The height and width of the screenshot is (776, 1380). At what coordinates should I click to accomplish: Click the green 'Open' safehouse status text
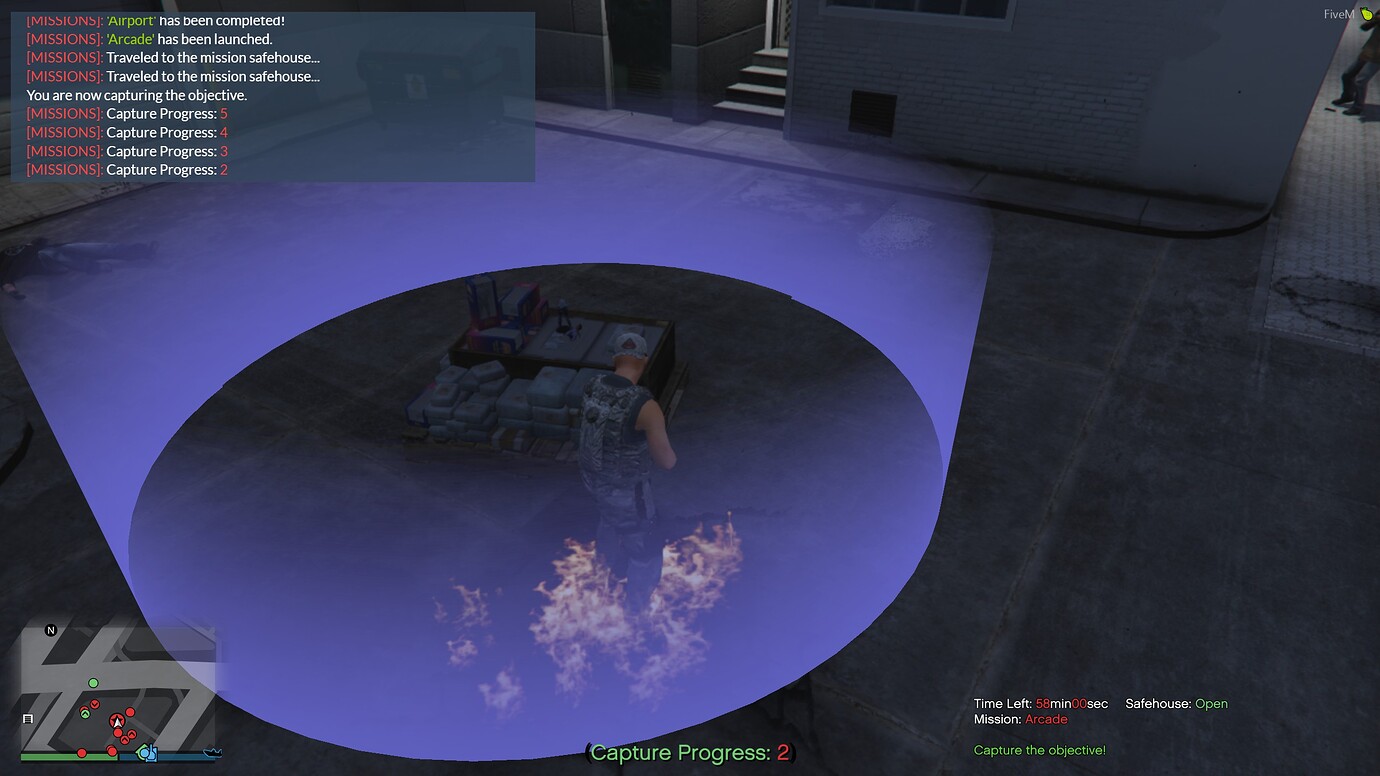[1211, 703]
